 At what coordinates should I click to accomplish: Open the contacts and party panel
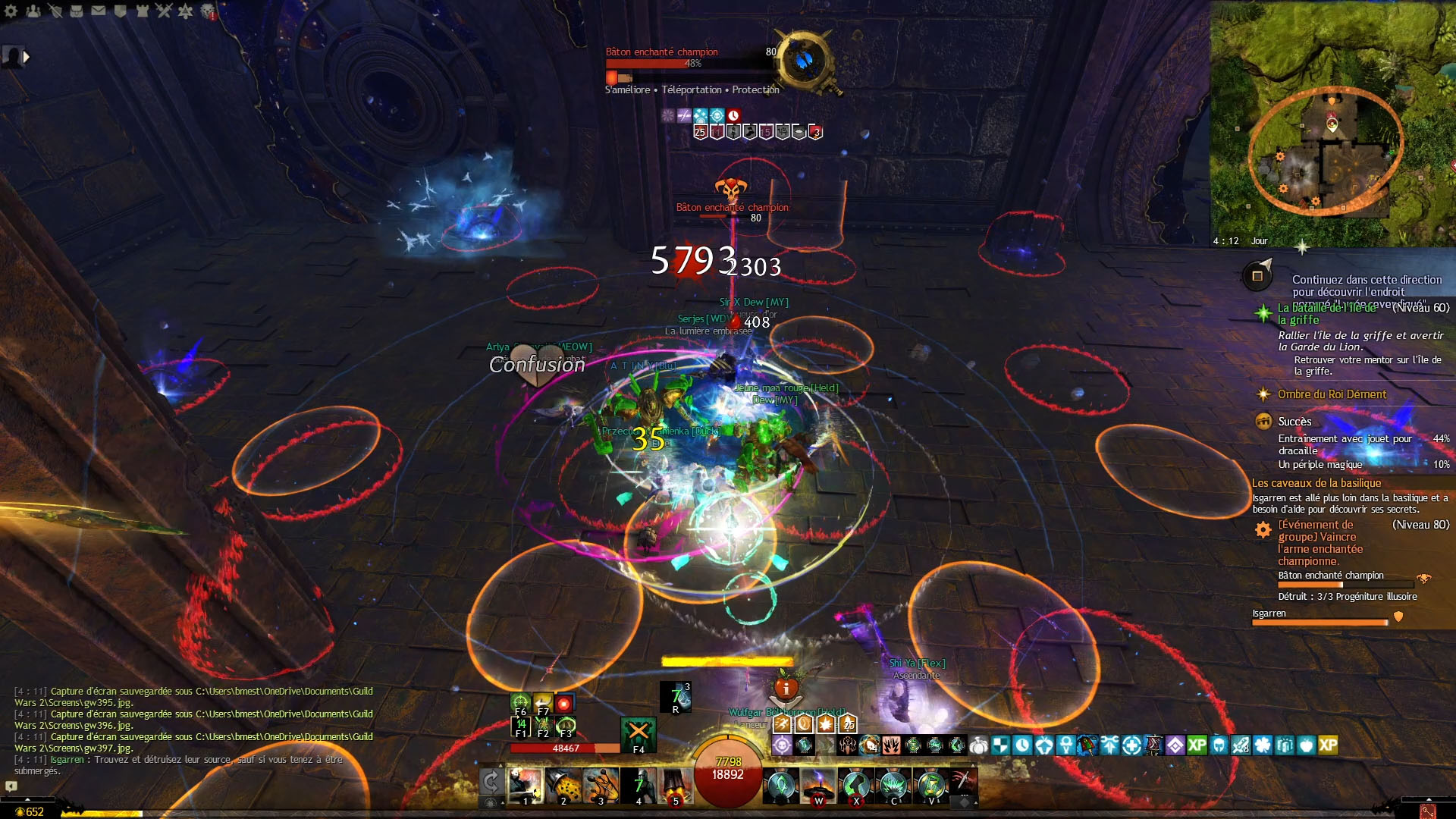click(33, 11)
